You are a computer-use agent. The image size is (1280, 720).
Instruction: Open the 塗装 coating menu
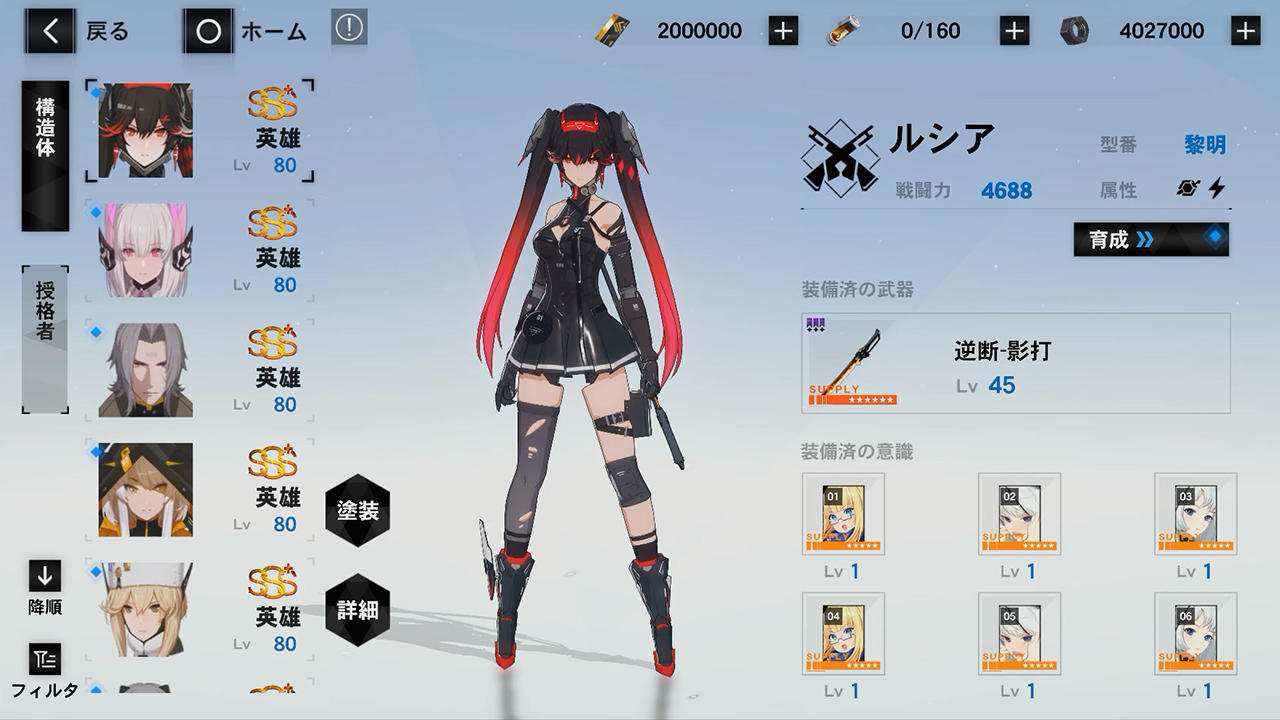pos(357,509)
